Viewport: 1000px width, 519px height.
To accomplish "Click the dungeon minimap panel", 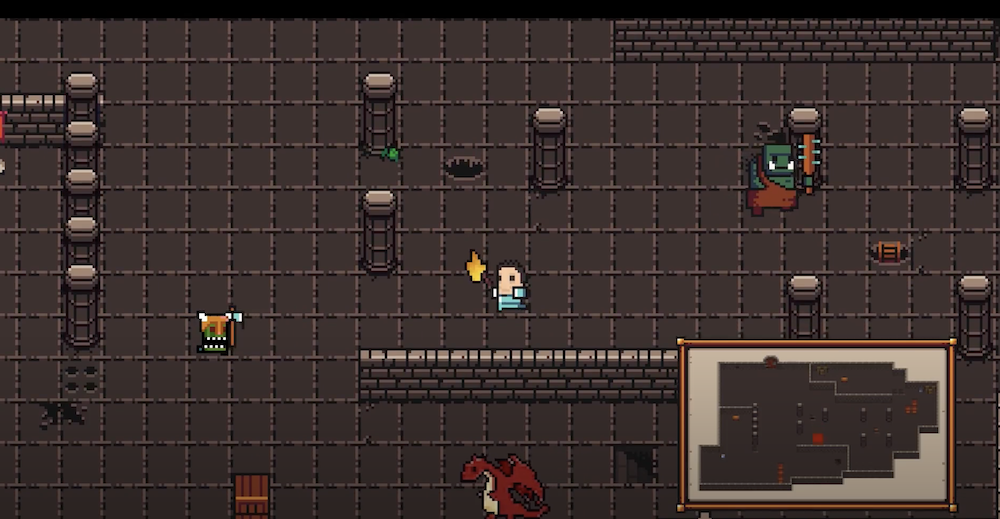I will coord(816,424).
